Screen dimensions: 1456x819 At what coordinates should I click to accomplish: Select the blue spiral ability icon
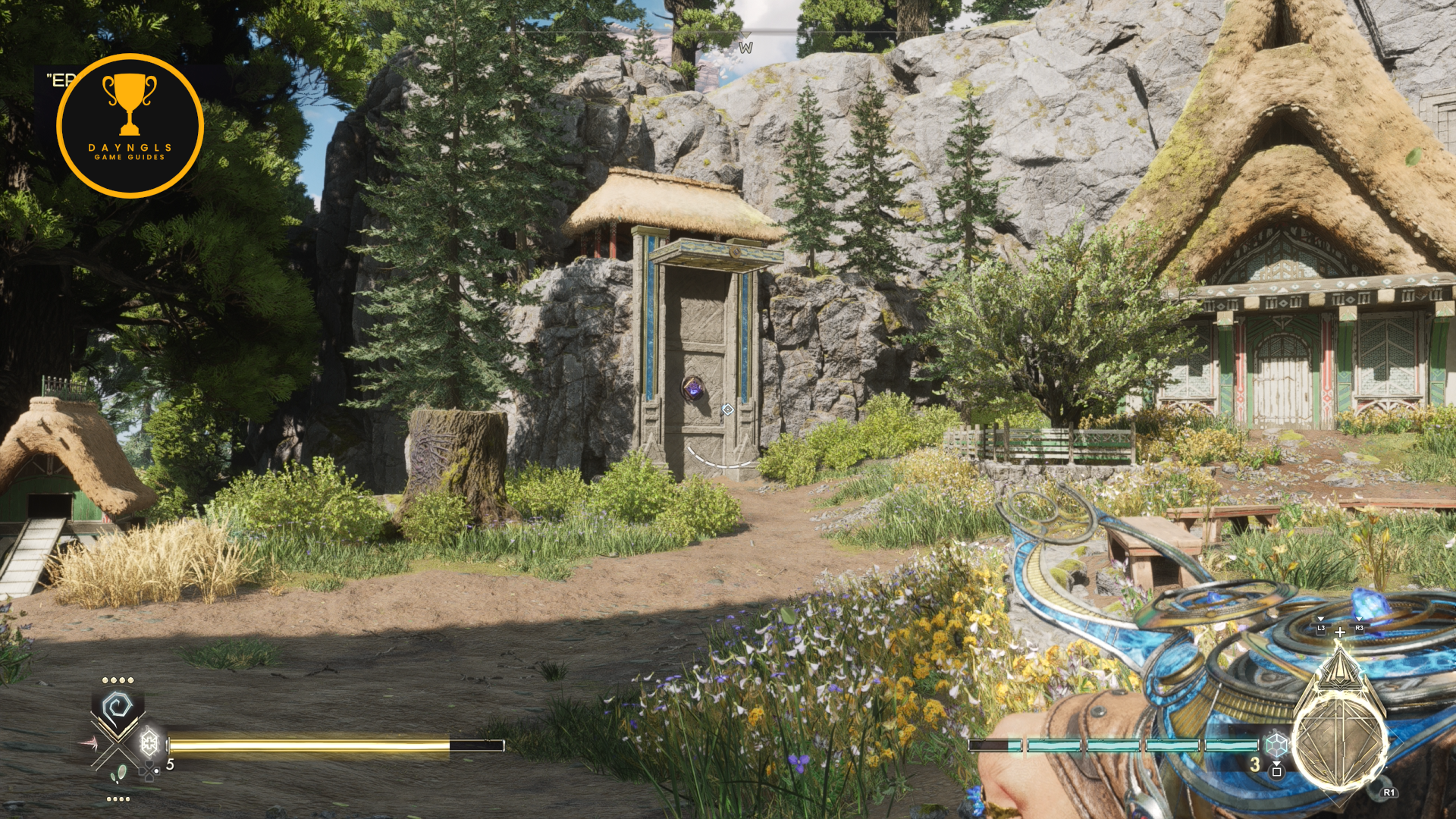coord(118,708)
